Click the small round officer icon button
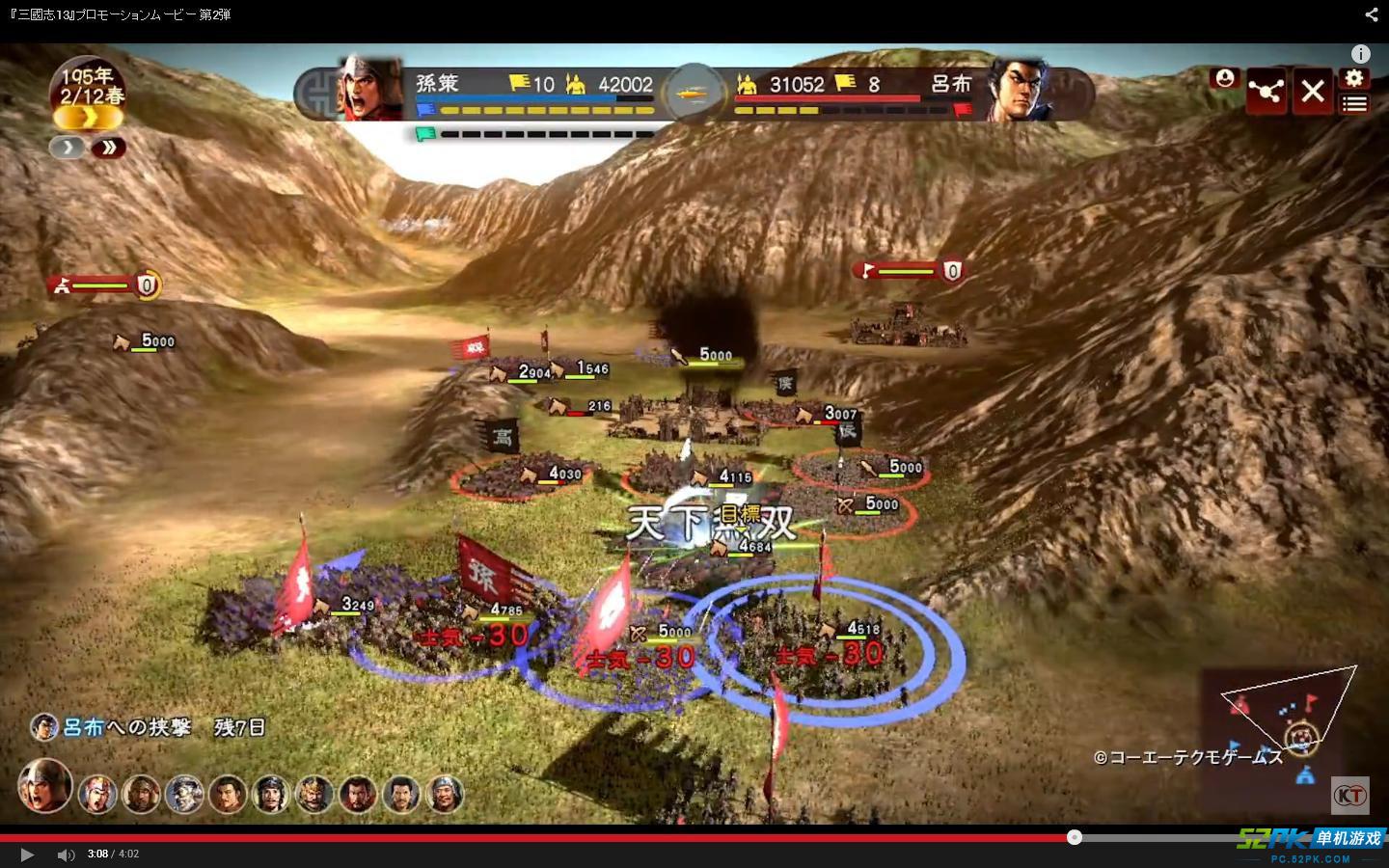 click(x=1225, y=78)
